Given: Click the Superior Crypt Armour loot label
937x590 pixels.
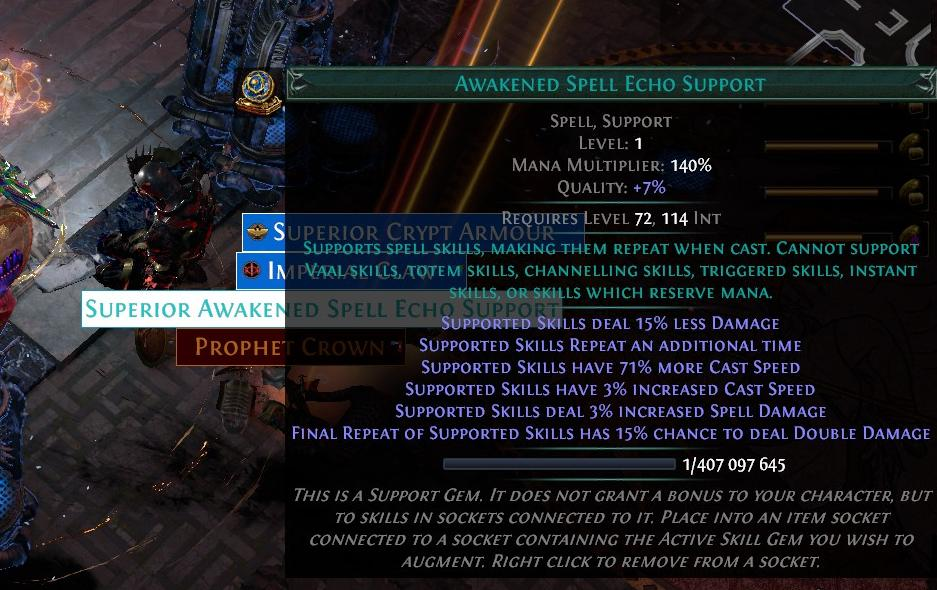Looking at the screenshot, I should (x=264, y=232).
